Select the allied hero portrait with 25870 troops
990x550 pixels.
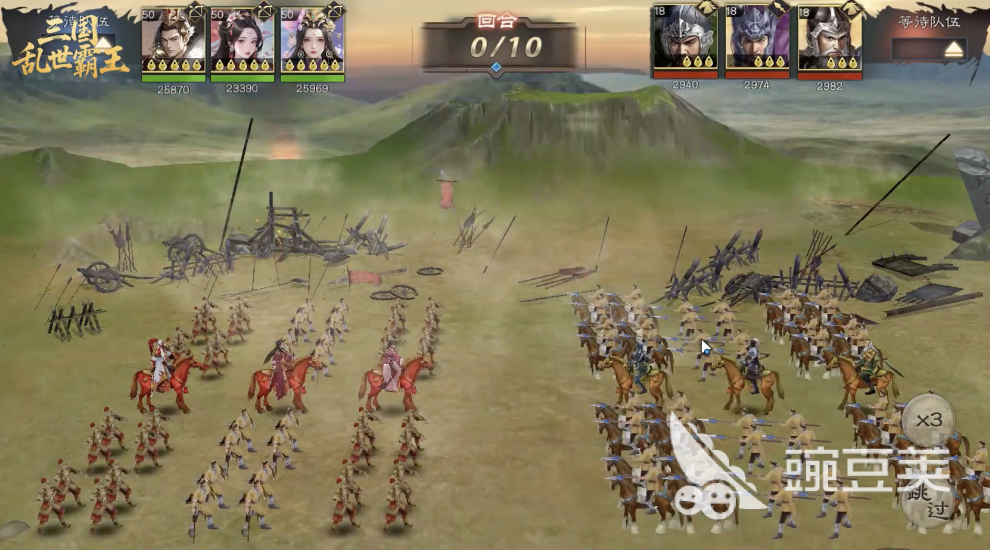click(173, 40)
